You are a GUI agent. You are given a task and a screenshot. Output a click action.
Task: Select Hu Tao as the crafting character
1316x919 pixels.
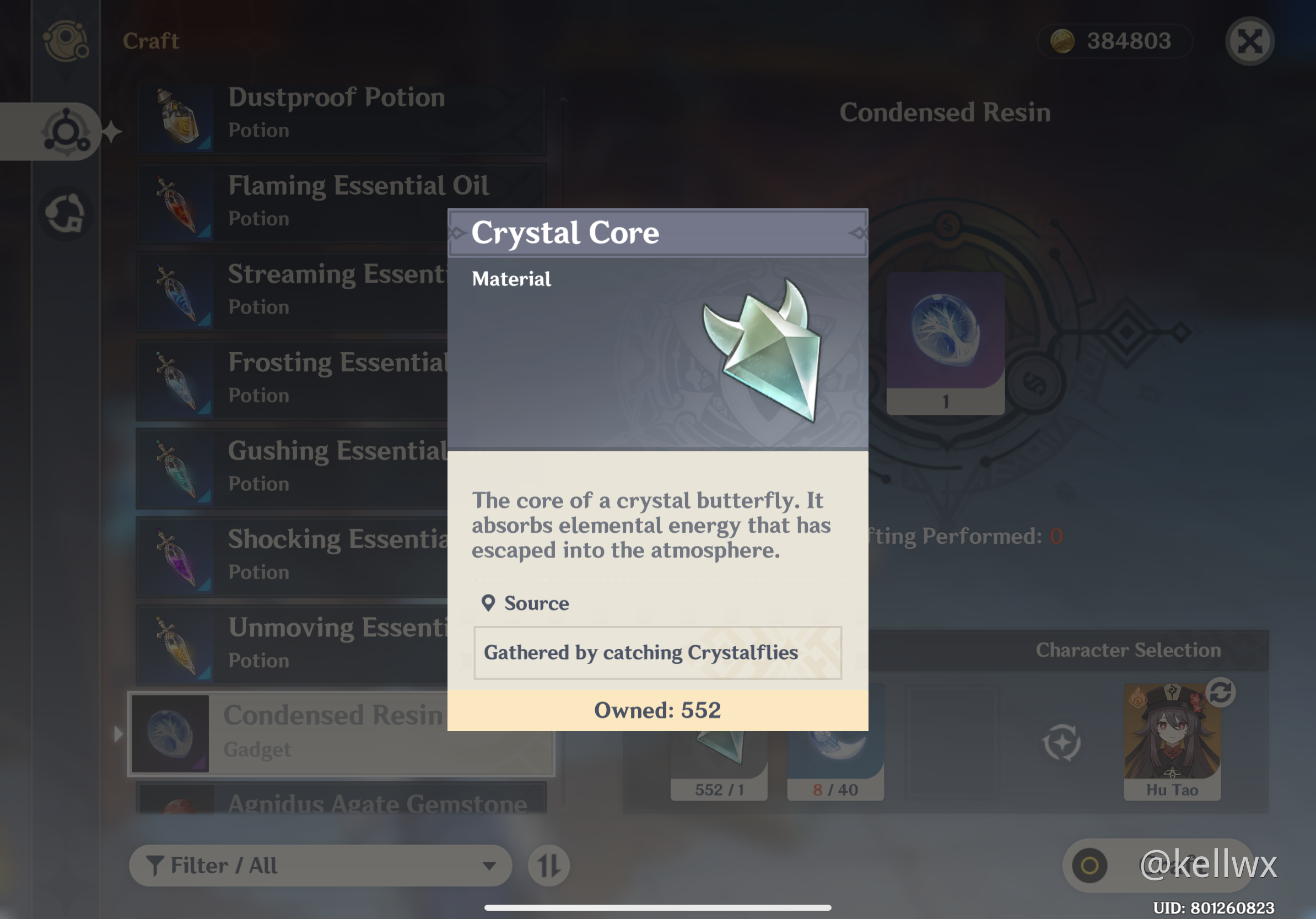(1172, 739)
